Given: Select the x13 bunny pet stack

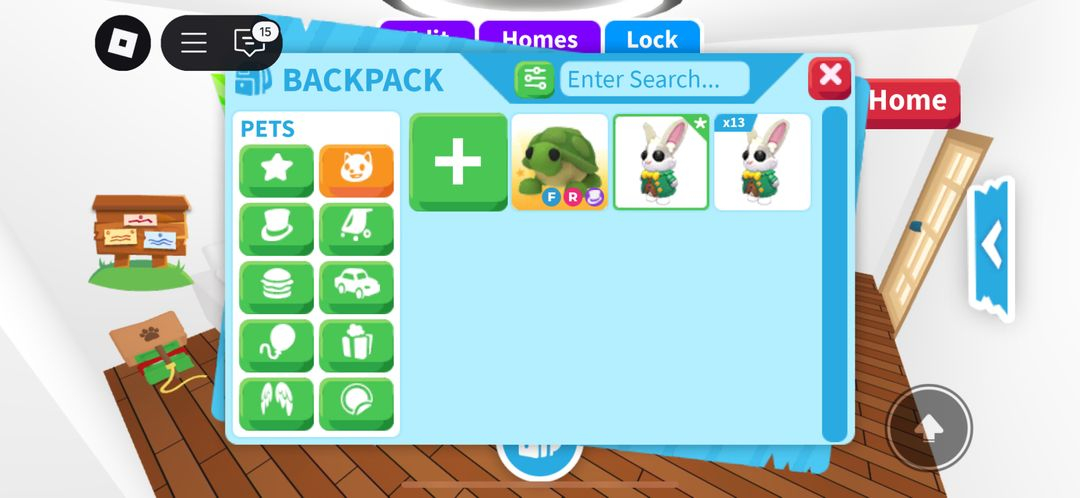Looking at the screenshot, I should [762, 162].
